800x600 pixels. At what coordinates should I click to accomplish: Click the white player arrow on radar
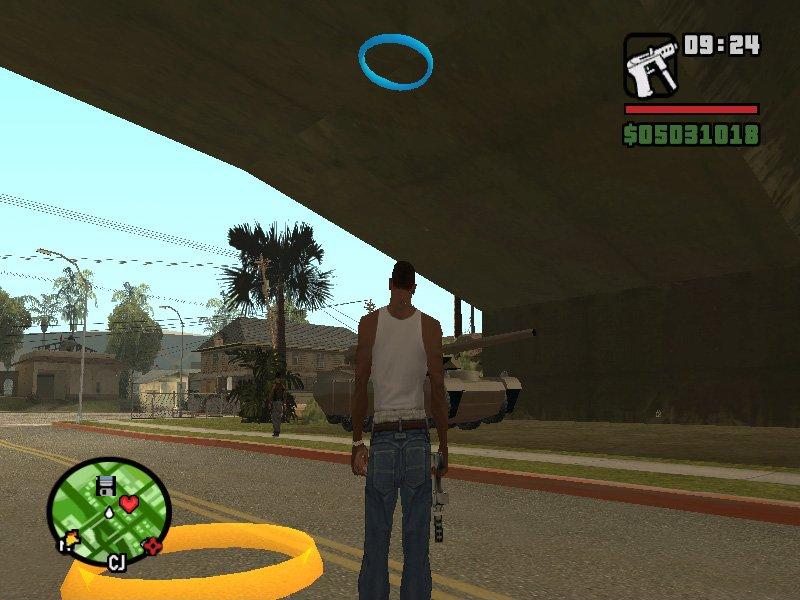[x=107, y=511]
